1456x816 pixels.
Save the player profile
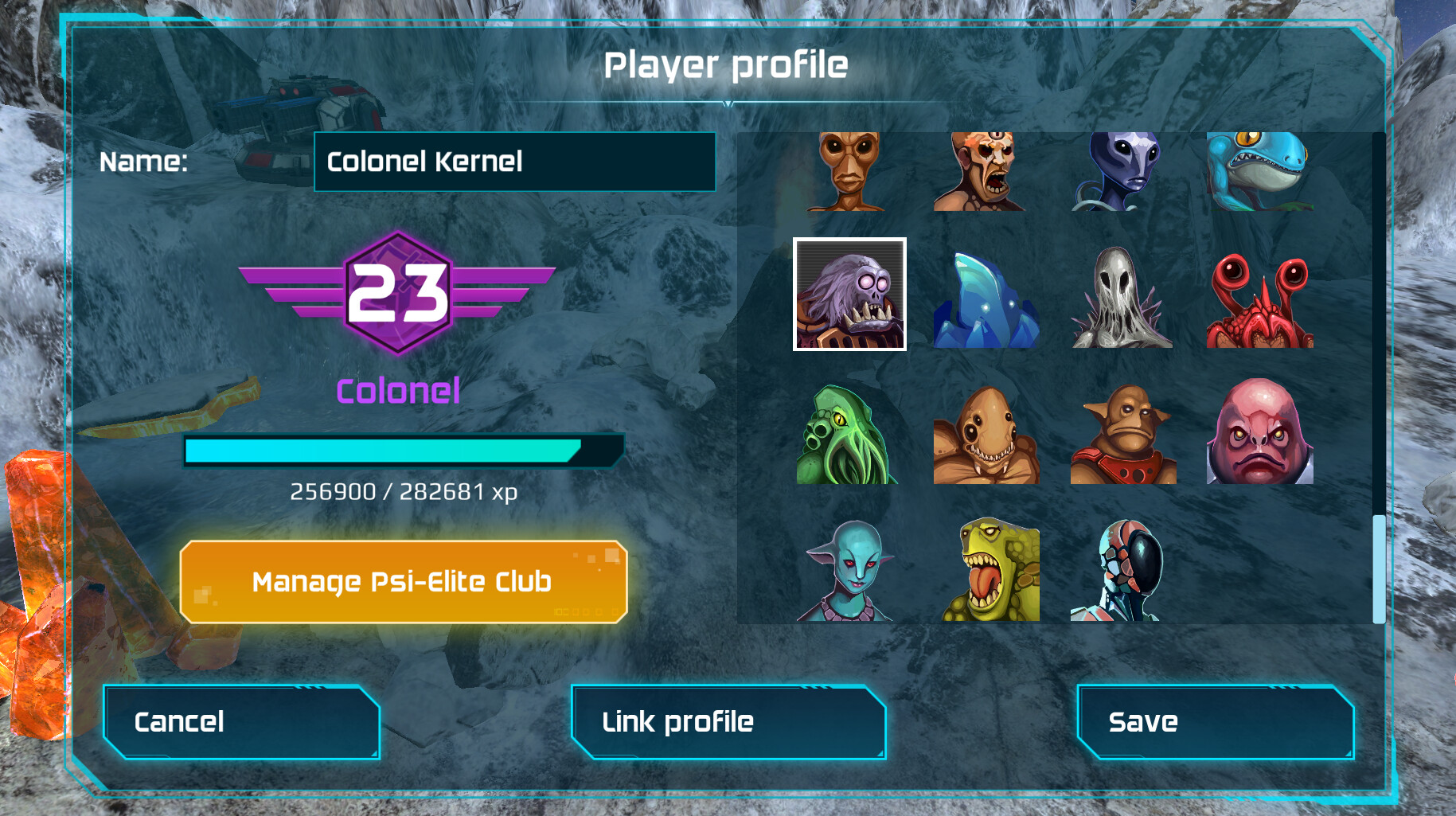point(1215,721)
